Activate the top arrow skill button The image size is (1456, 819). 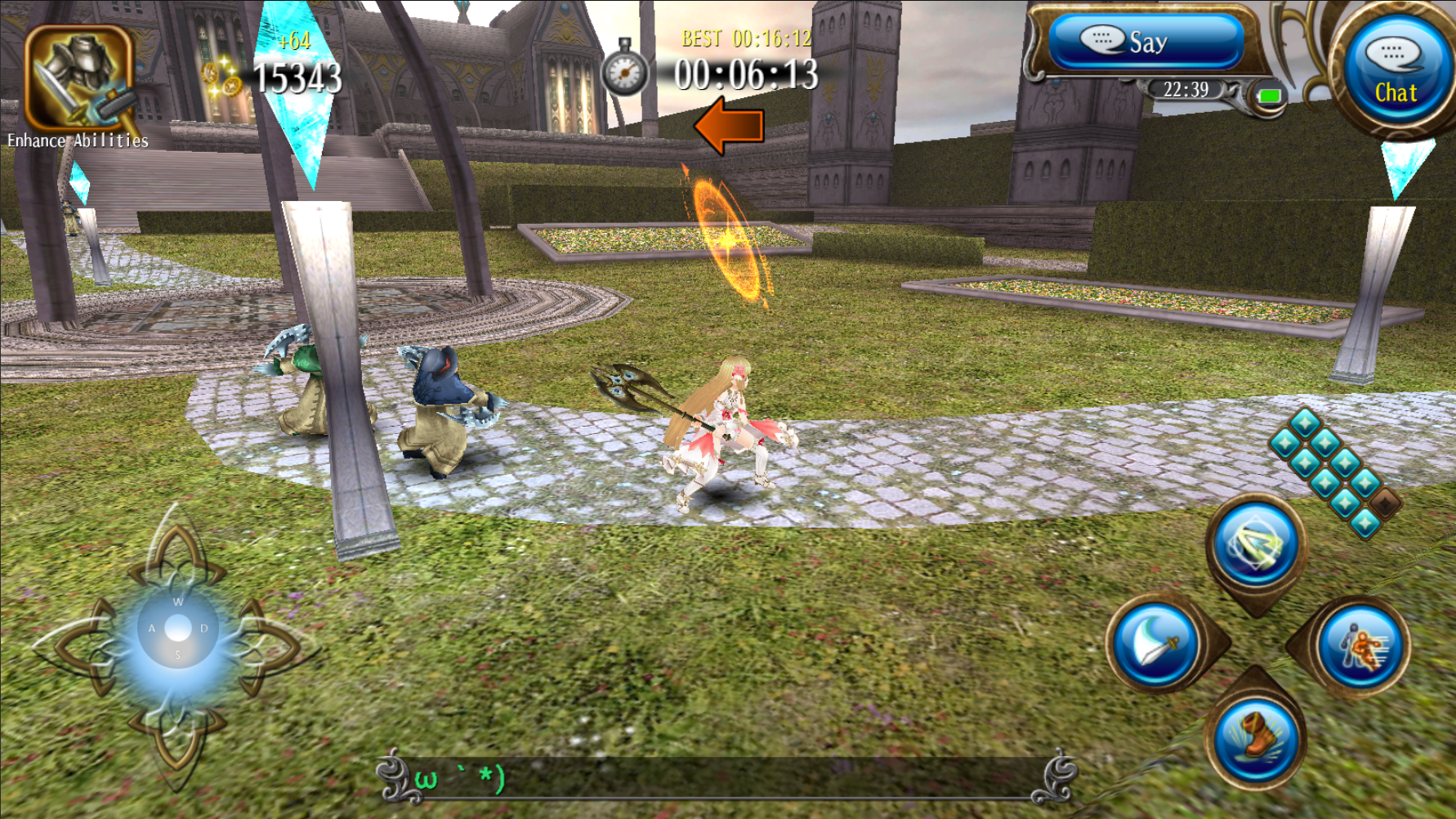(1255, 545)
